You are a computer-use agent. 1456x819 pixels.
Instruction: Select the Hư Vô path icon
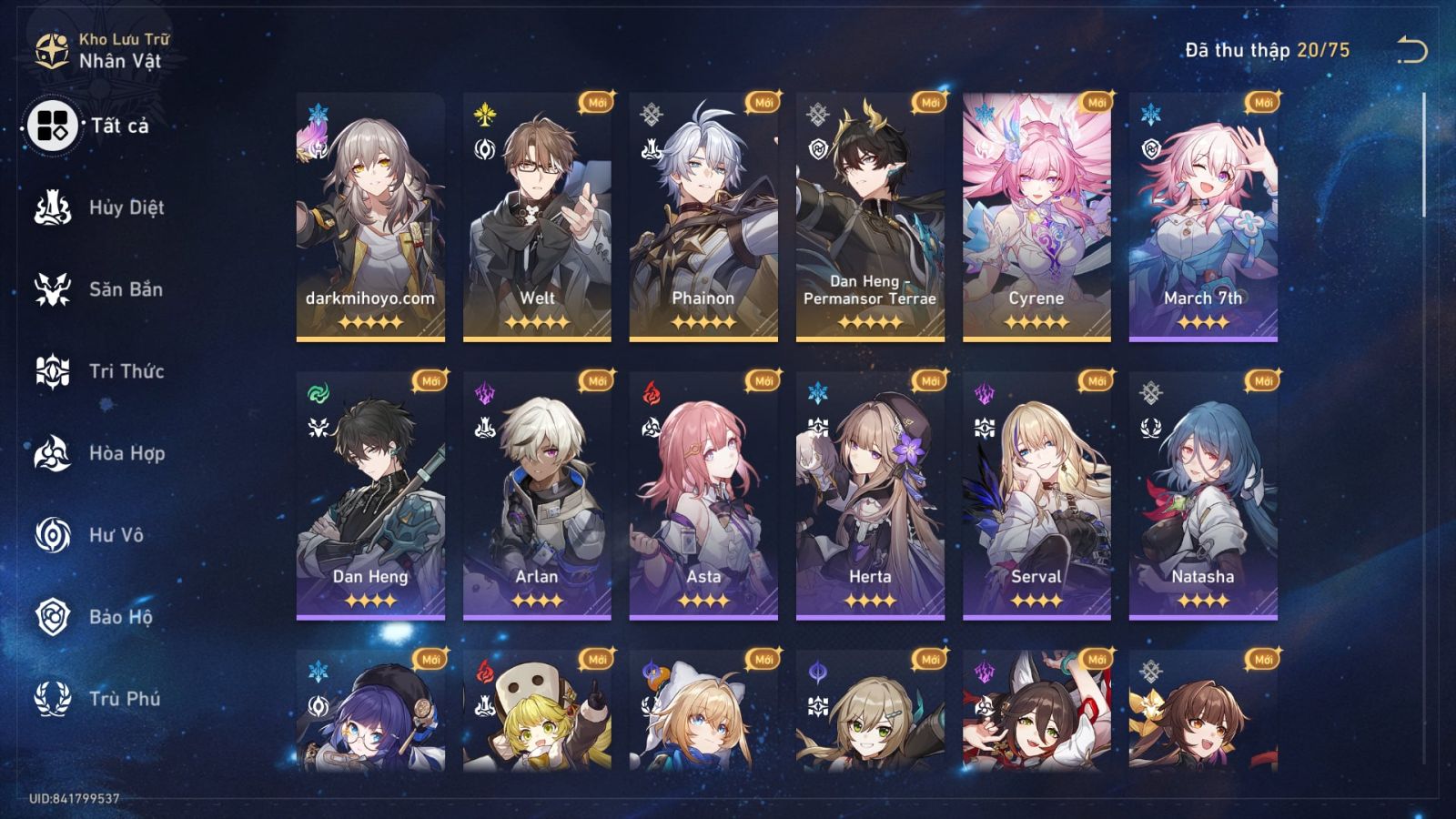(52, 535)
